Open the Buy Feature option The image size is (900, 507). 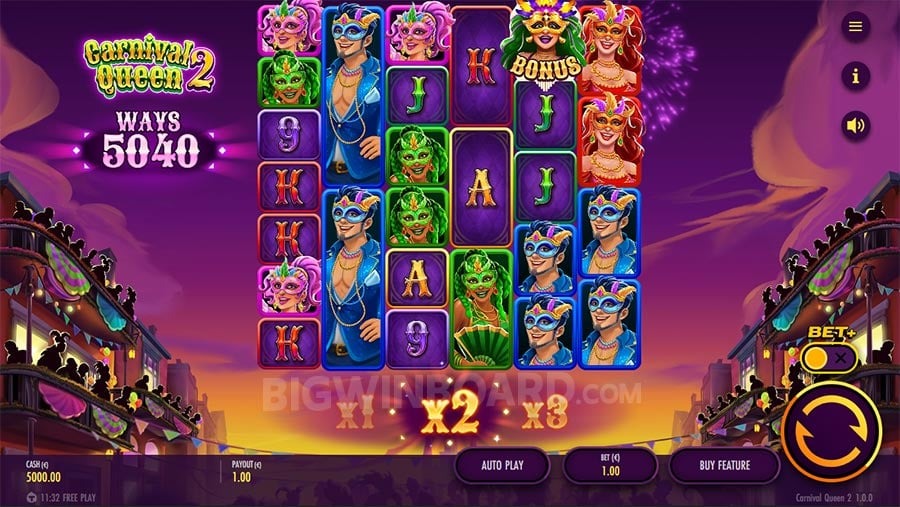(724, 465)
